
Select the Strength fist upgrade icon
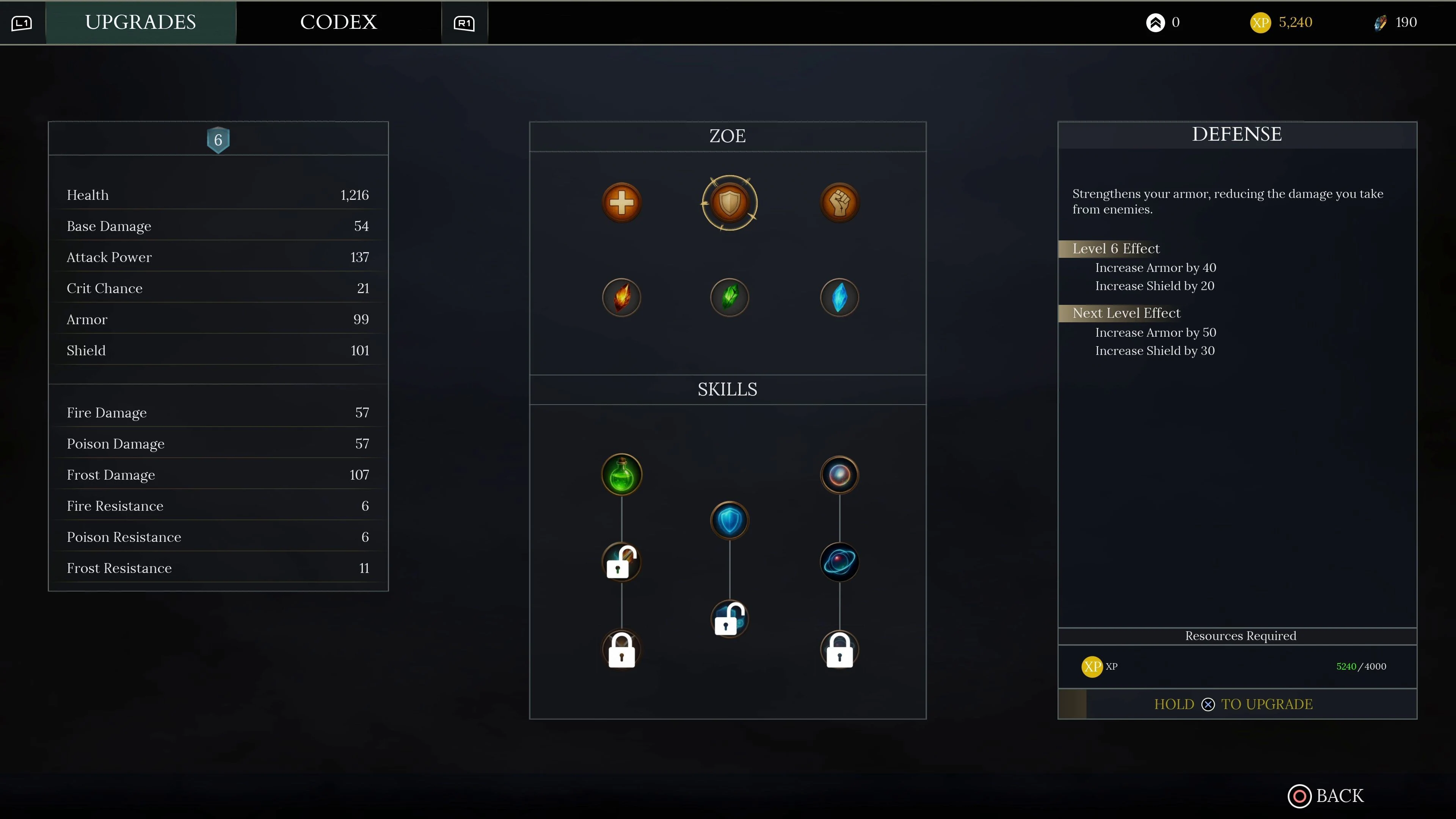[839, 202]
